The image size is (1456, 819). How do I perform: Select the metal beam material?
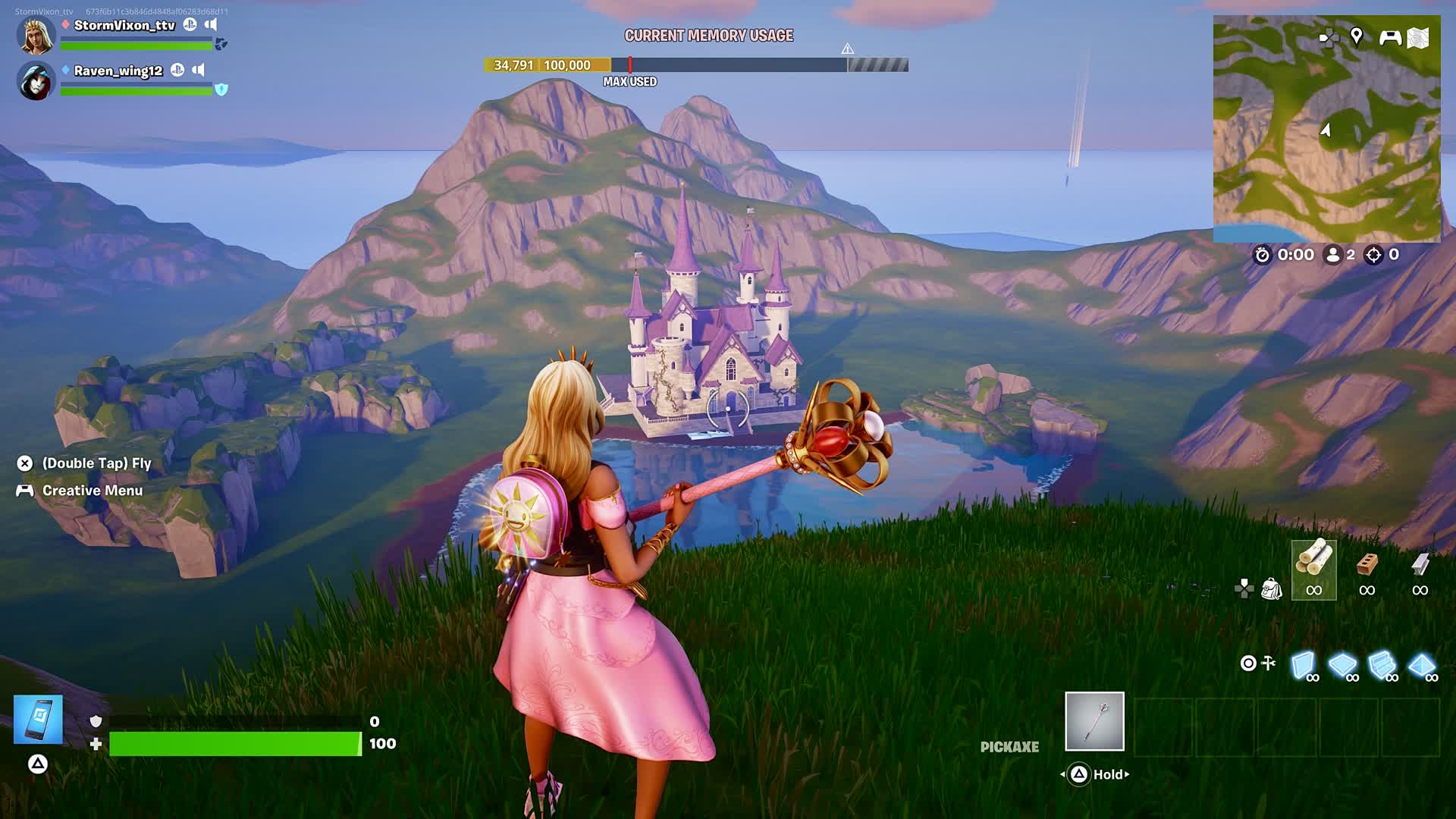point(1420,570)
